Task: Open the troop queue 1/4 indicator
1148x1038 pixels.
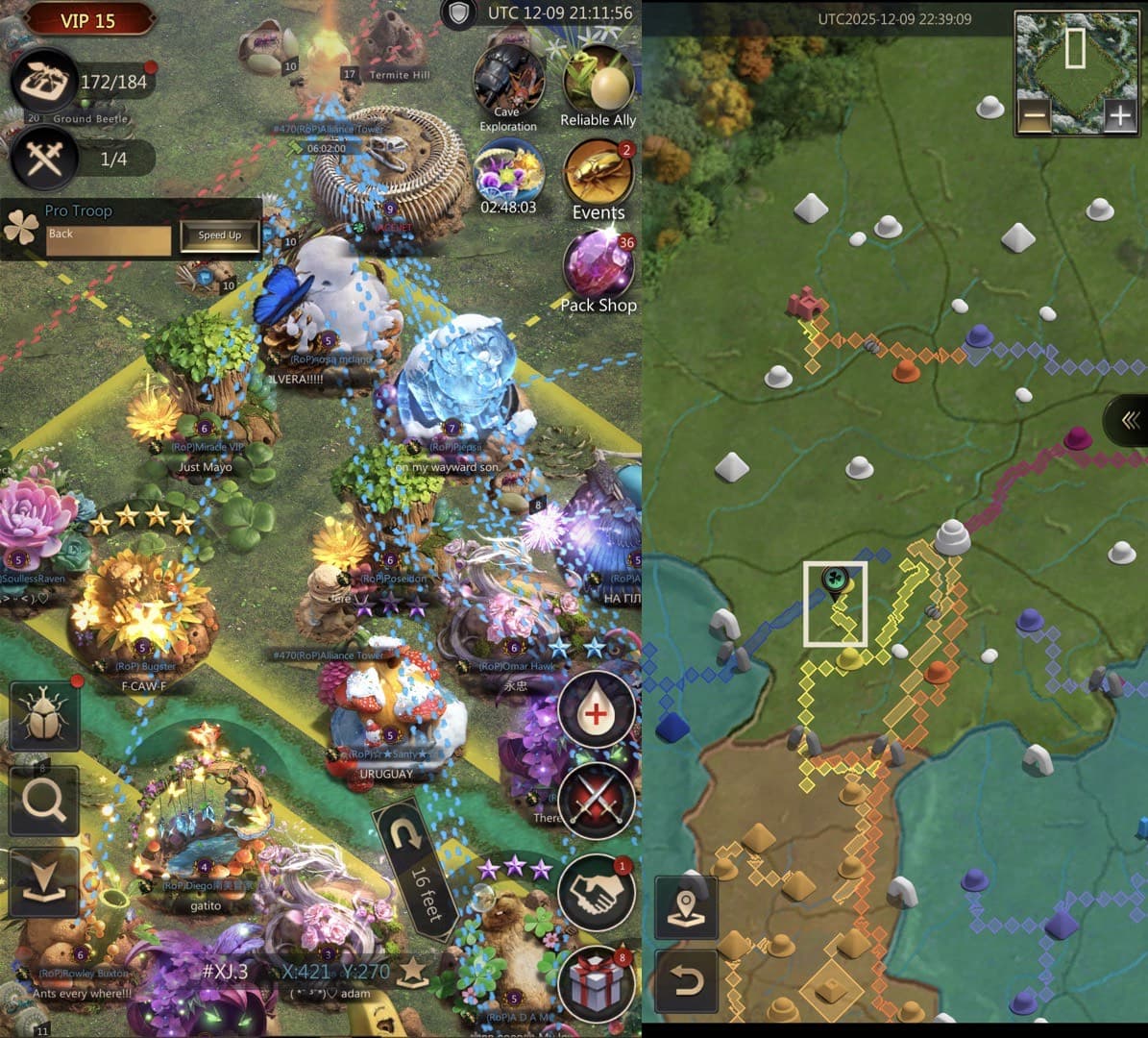Action: click(x=46, y=158)
